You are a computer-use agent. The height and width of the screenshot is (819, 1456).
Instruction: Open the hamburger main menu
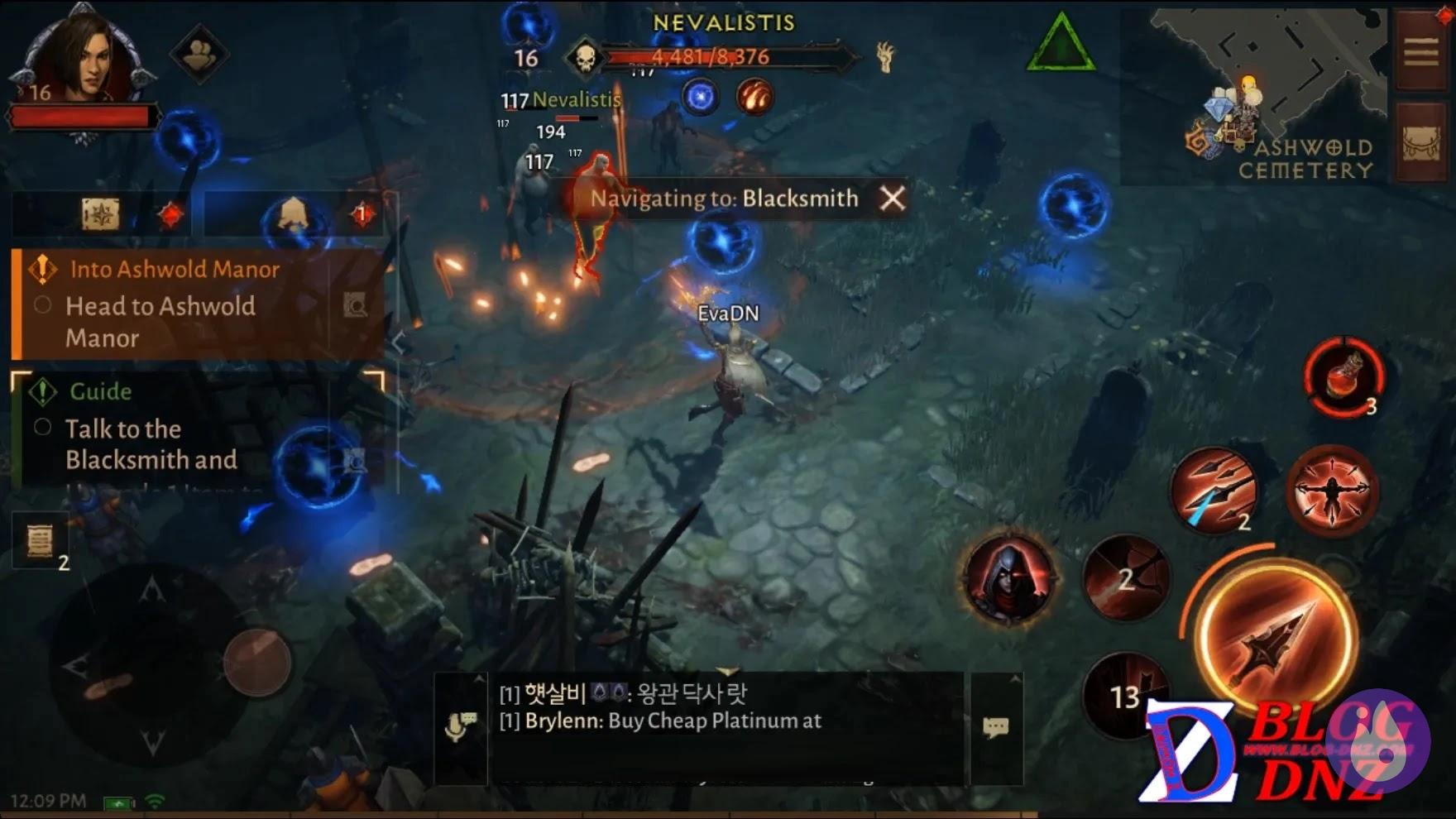pyautogui.click(x=1421, y=52)
